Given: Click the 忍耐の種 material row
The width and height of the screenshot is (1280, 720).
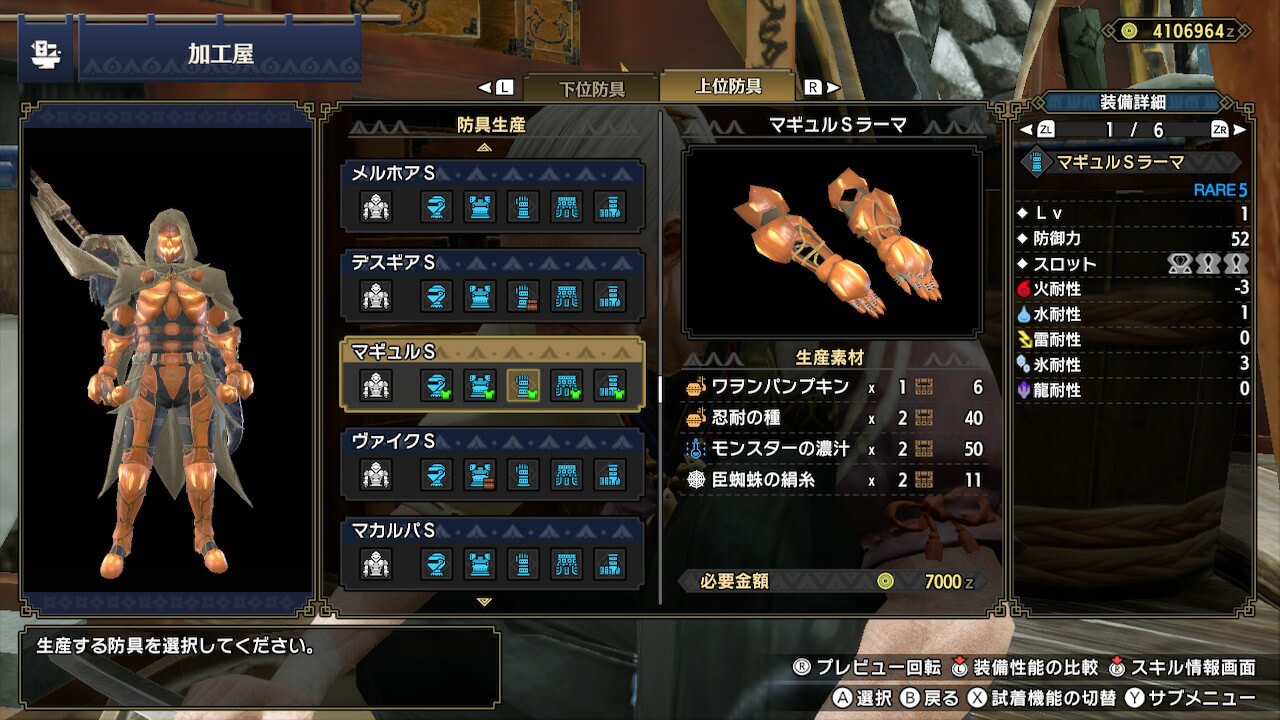Looking at the screenshot, I should coord(833,418).
